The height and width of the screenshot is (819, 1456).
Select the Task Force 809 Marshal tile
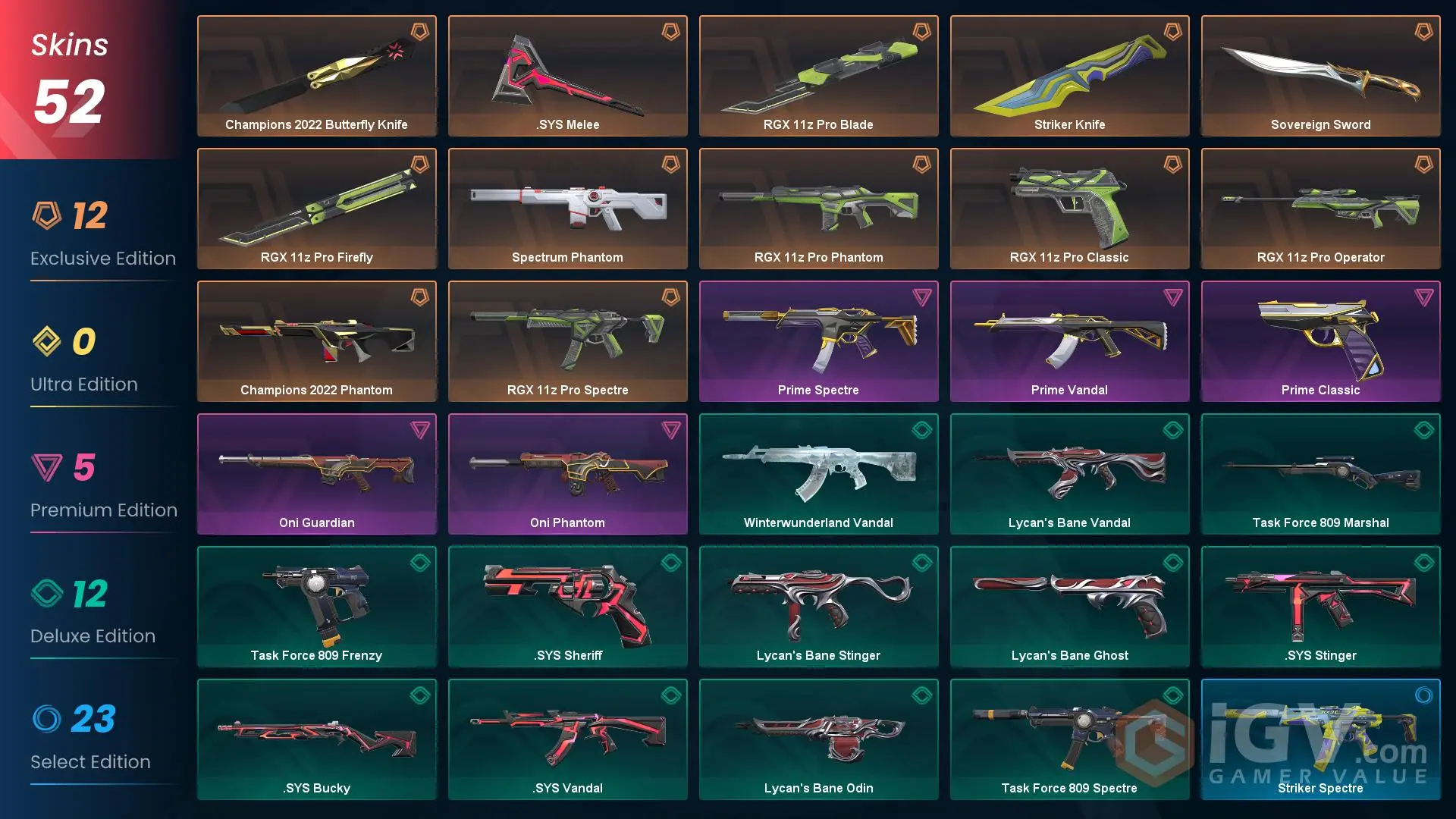(1320, 474)
